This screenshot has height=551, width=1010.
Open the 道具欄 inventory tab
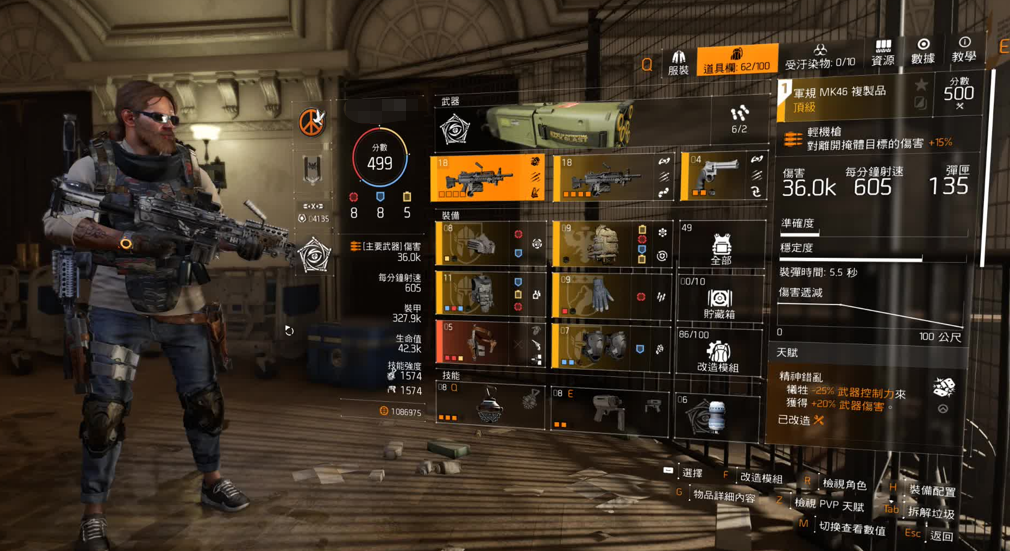tap(736, 60)
